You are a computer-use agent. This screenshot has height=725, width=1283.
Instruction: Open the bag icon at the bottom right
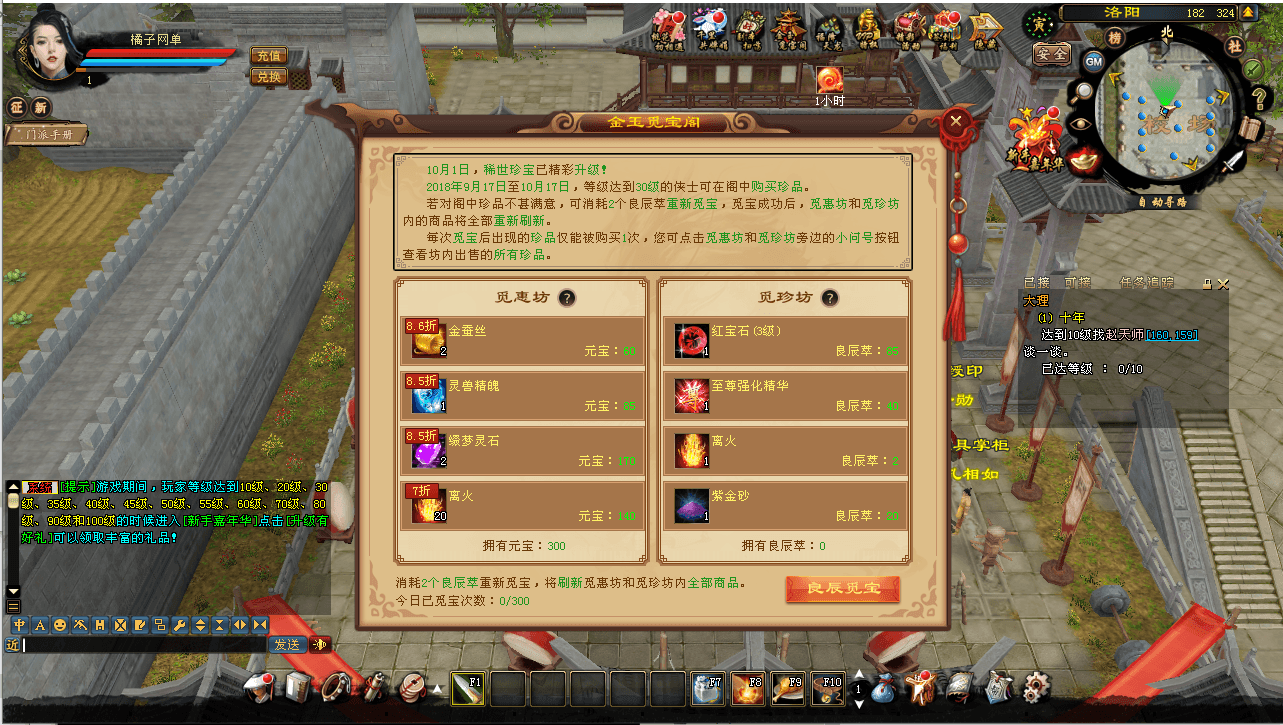(x=883, y=689)
